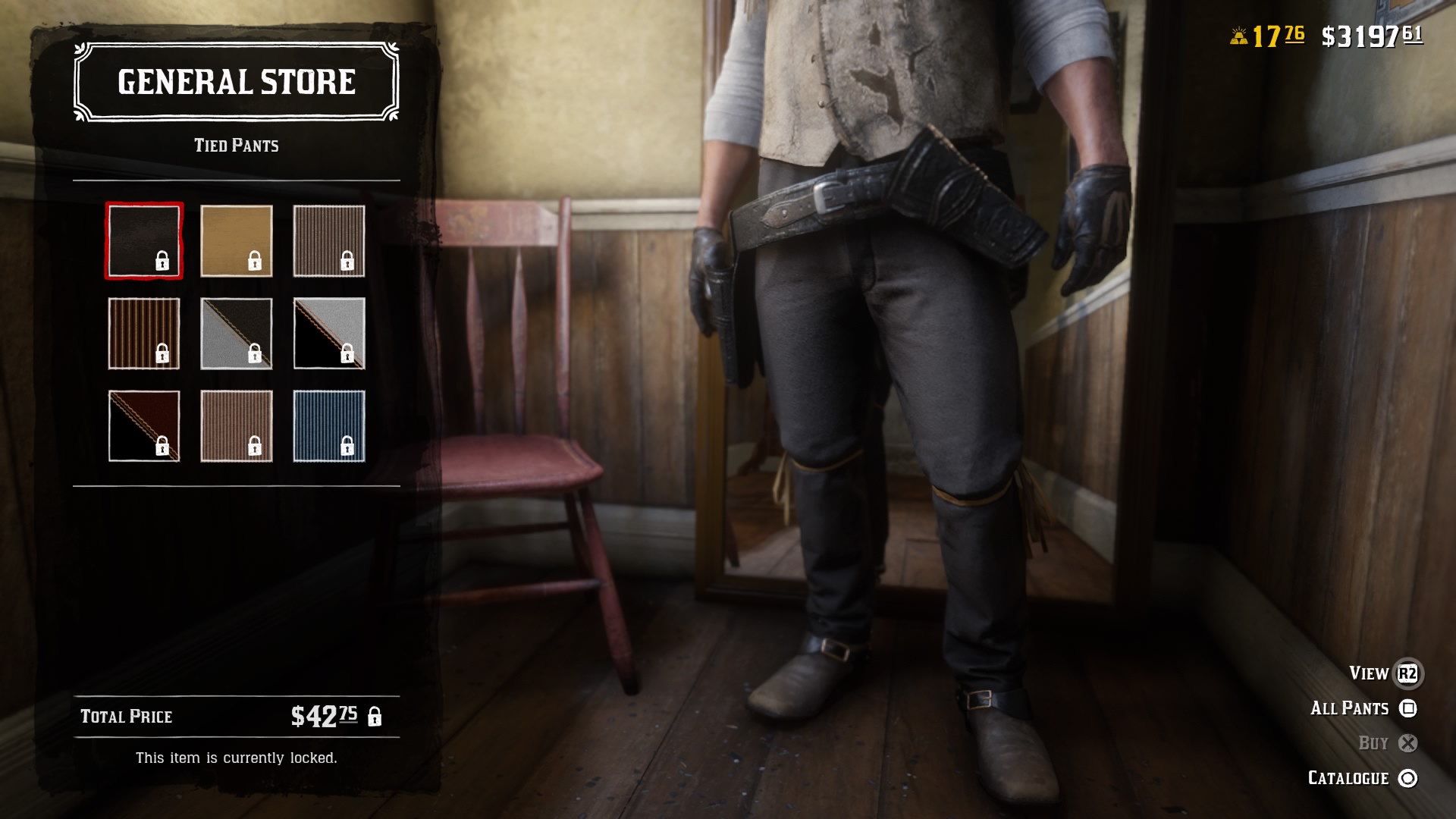
Task: Choose the maroon and black diagonal swatch
Action: click(143, 427)
